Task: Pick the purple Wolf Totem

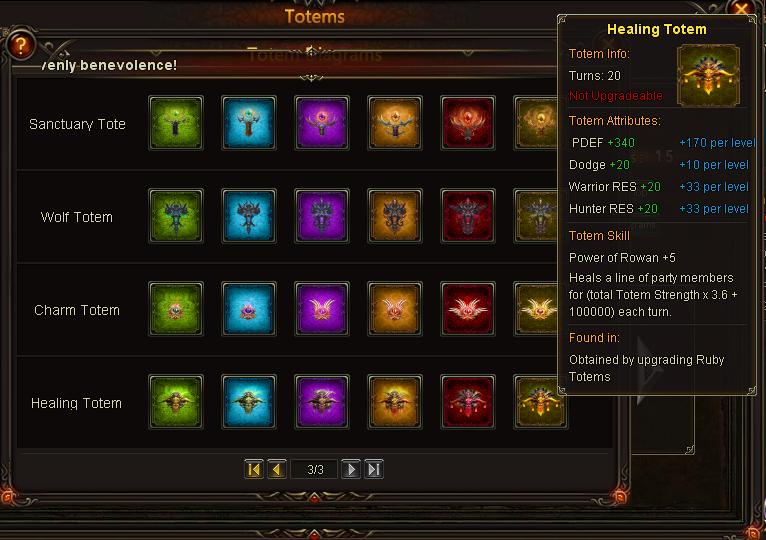Action: click(x=322, y=217)
